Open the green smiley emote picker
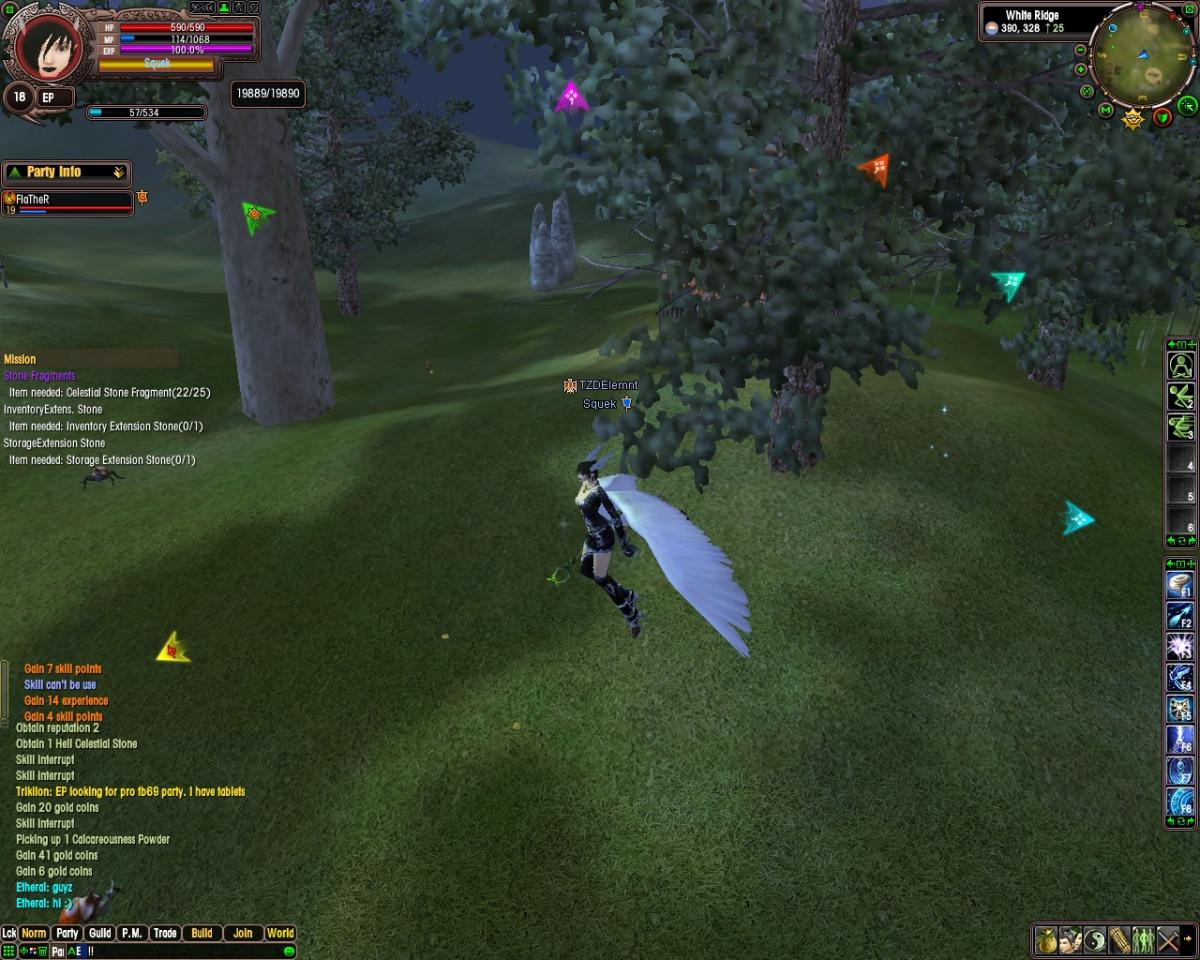 click(288, 951)
